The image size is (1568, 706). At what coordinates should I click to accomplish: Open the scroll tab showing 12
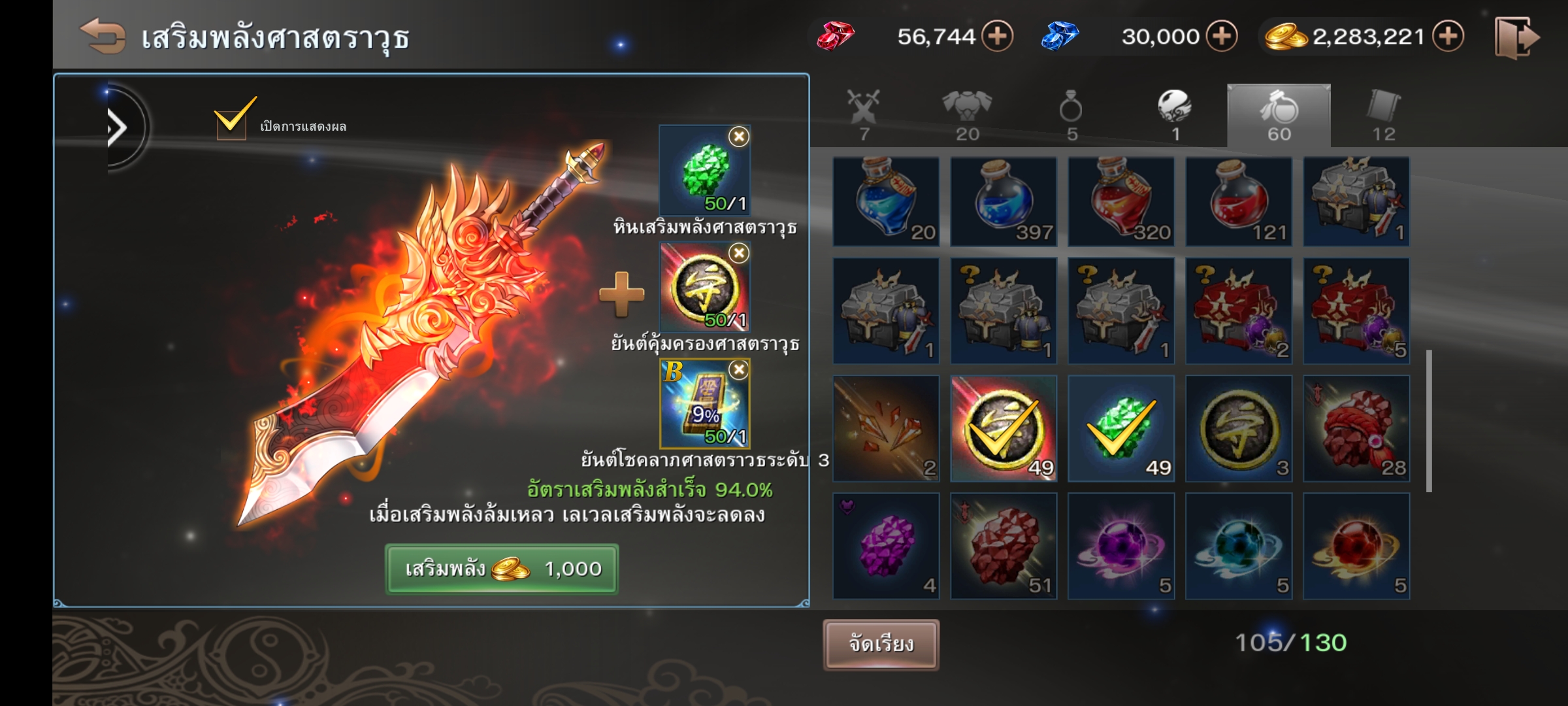1383,116
